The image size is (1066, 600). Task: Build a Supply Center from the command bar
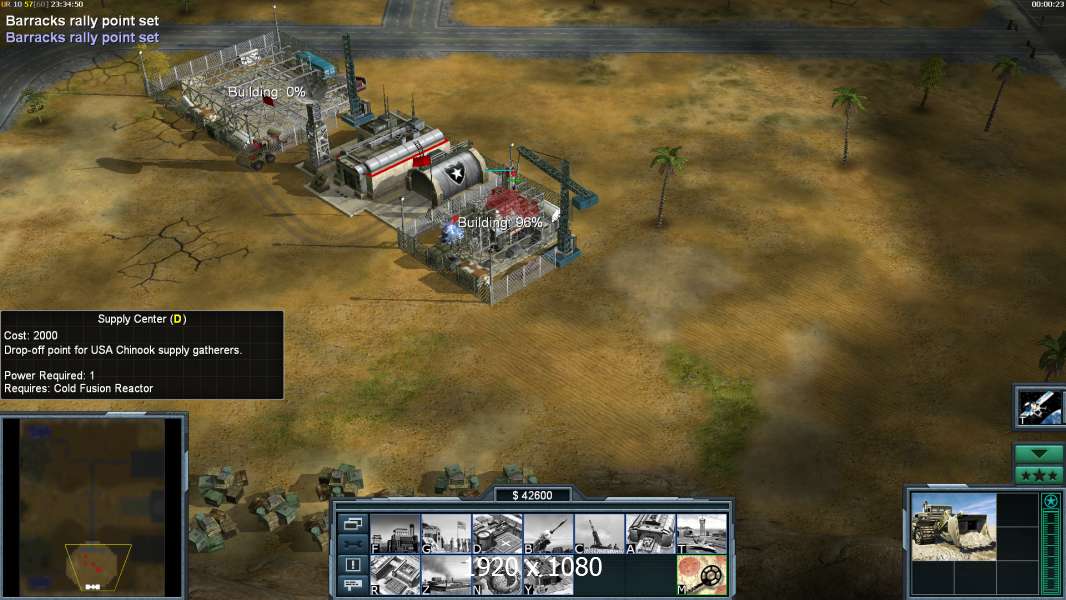[x=497, y=534]
